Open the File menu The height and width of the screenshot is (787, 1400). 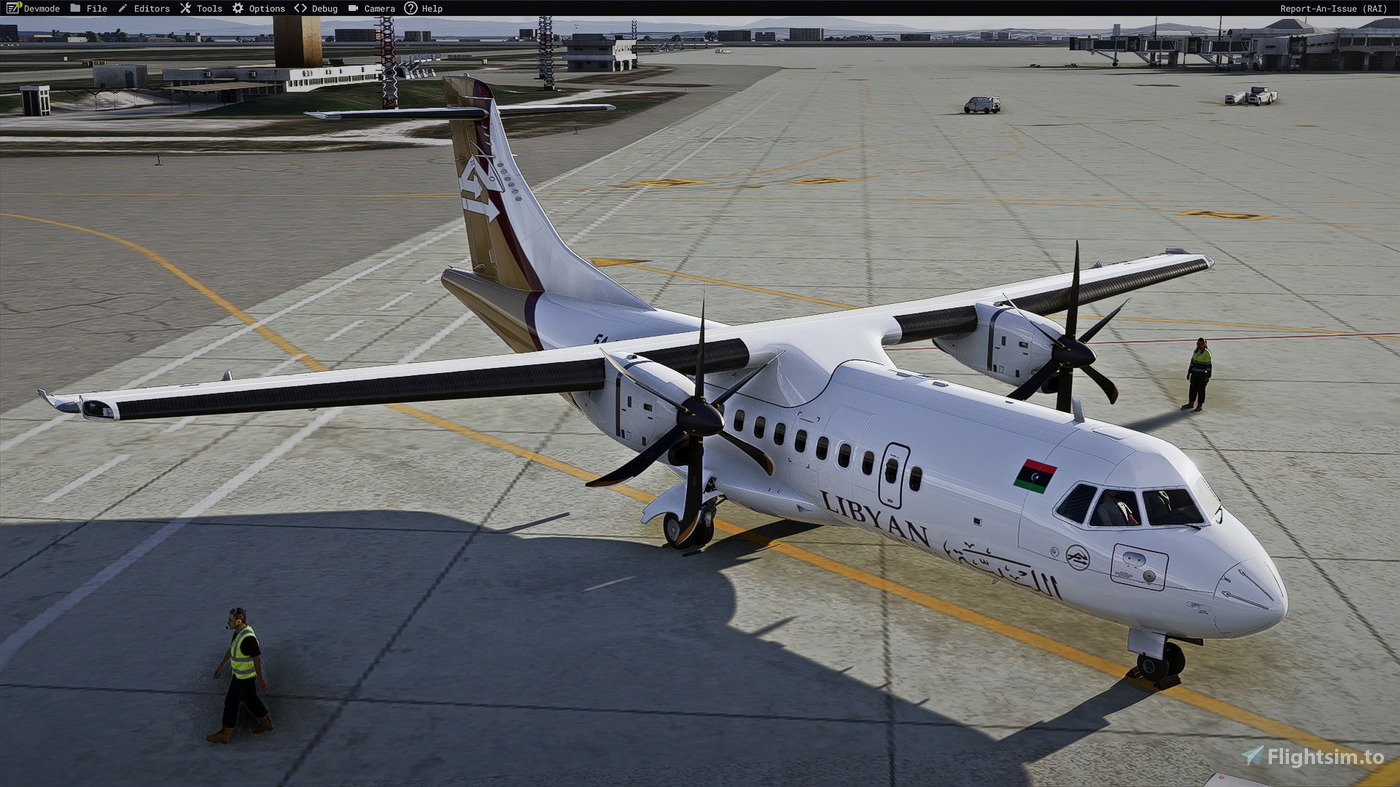tap(97, 8)
